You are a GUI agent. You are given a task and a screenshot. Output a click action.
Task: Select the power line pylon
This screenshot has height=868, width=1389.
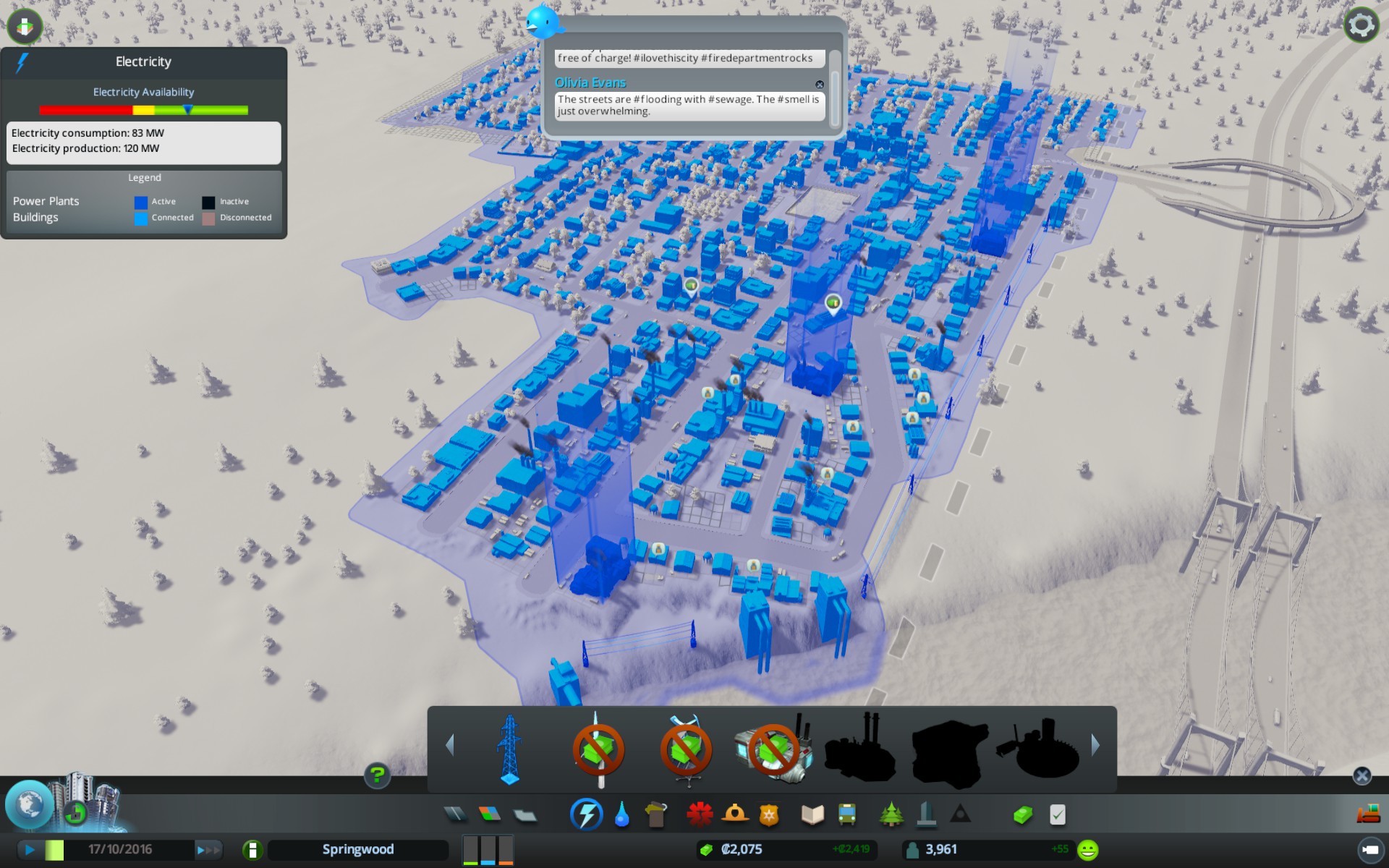pos(510,749)
